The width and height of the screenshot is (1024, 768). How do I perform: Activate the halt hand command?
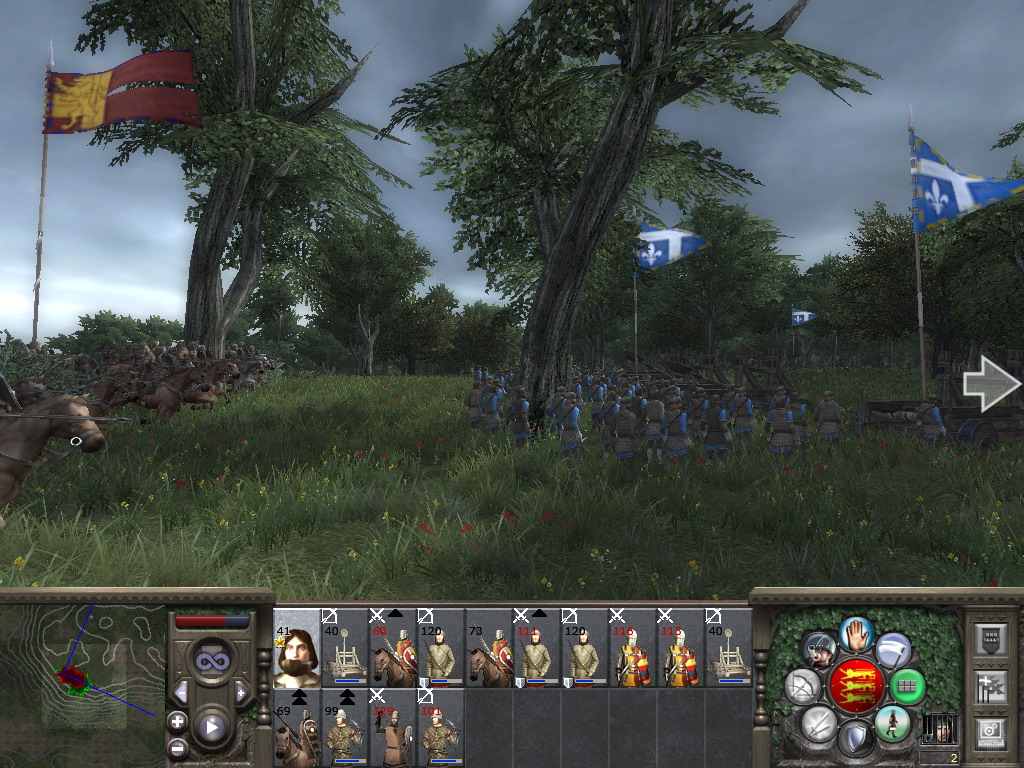pos(855,634)
